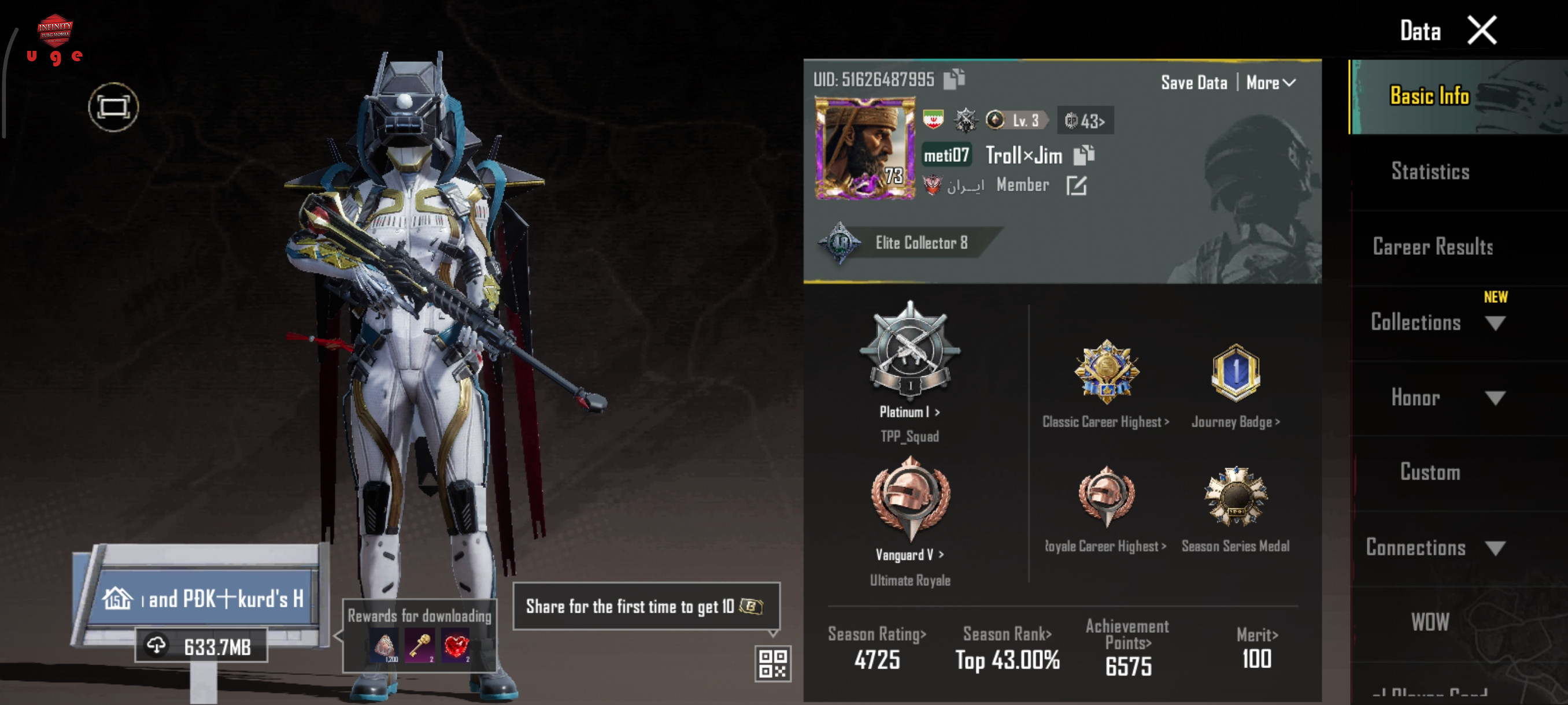Click the Save Data button

[1194, 83]
